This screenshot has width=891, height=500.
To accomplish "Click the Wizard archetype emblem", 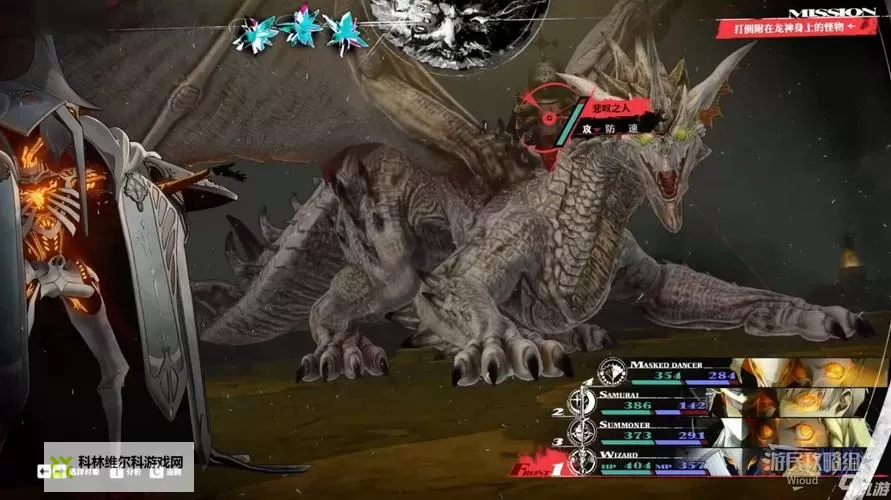I will click(x=580, y=461).
